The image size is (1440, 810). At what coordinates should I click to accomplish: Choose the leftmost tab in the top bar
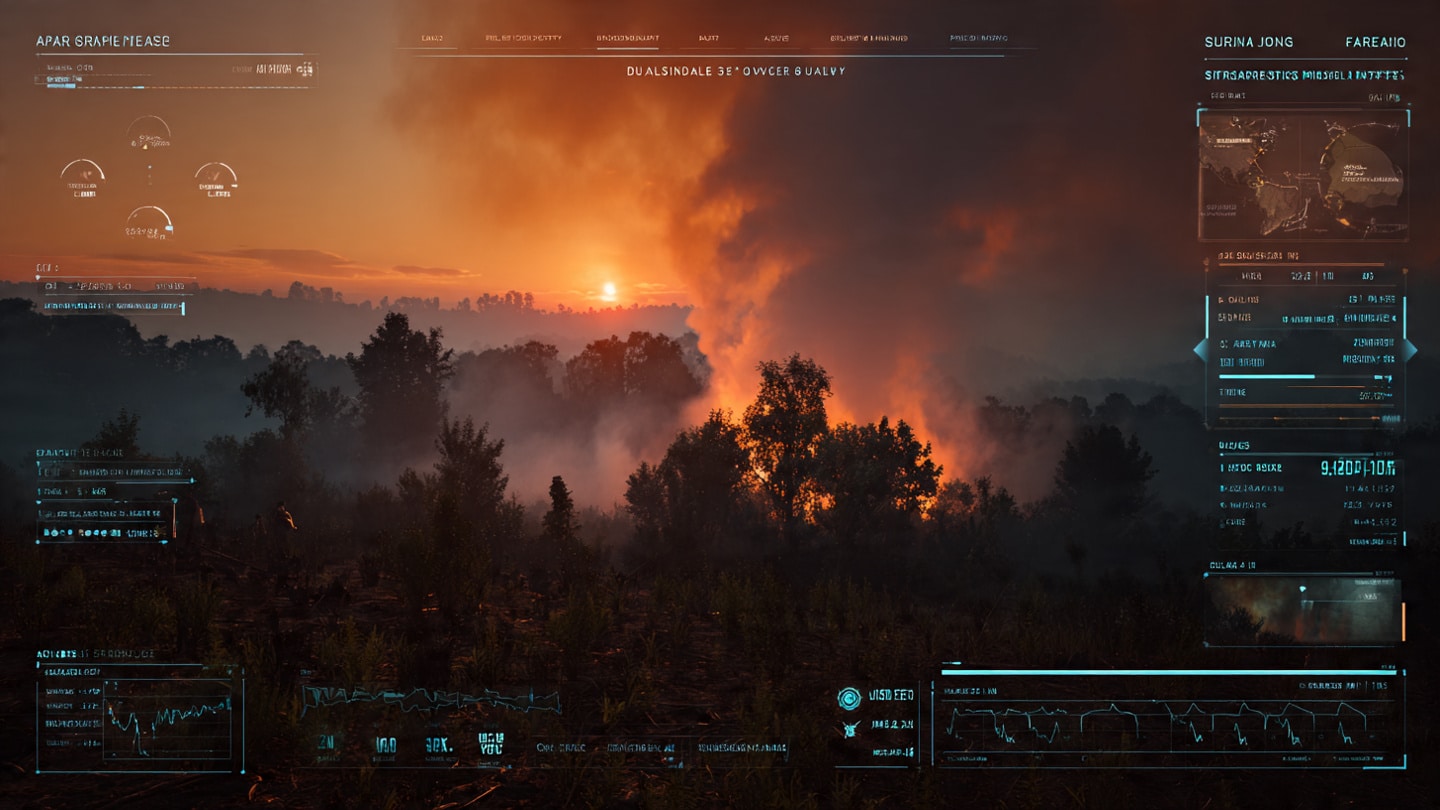click(x=432, y=38)
